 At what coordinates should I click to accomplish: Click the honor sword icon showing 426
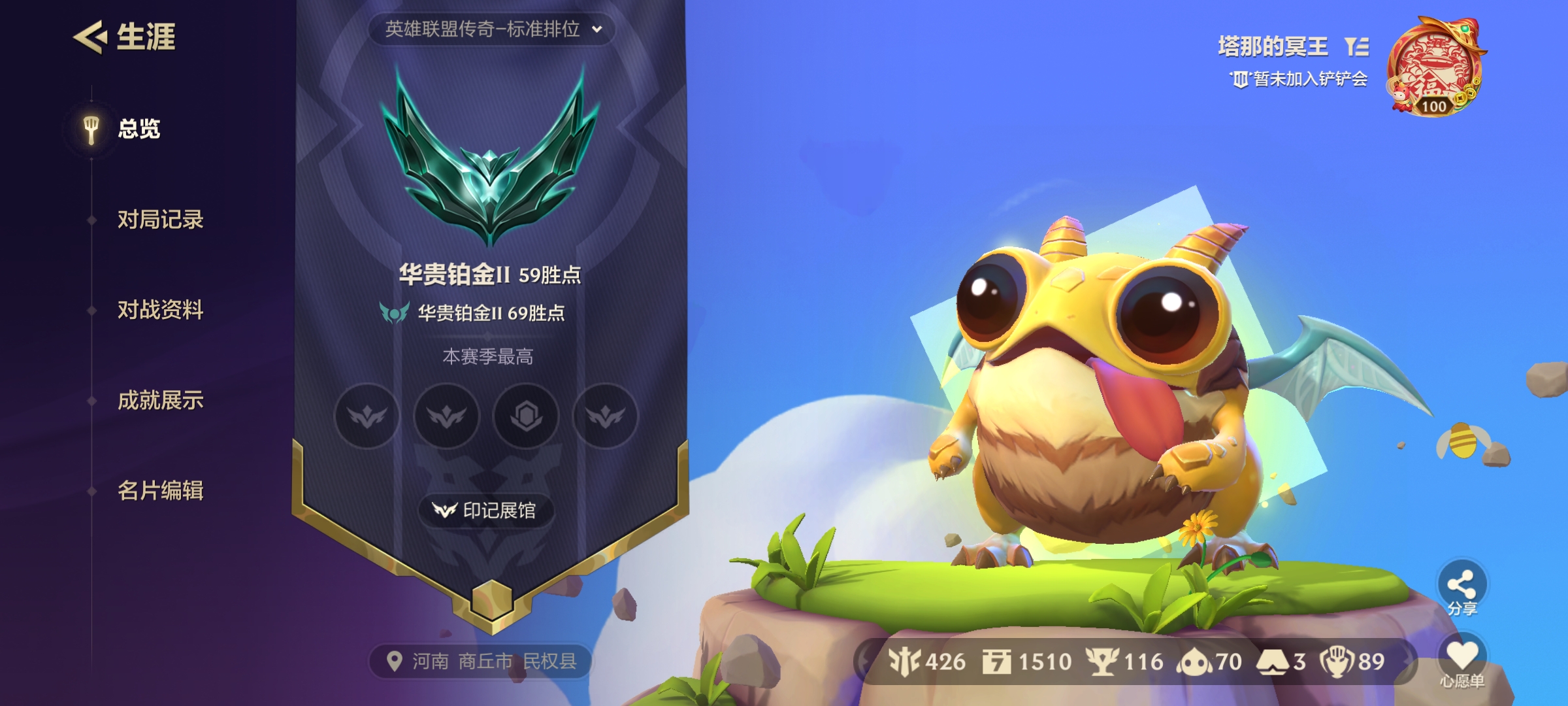pyautogui.click(x=903, y=662)
